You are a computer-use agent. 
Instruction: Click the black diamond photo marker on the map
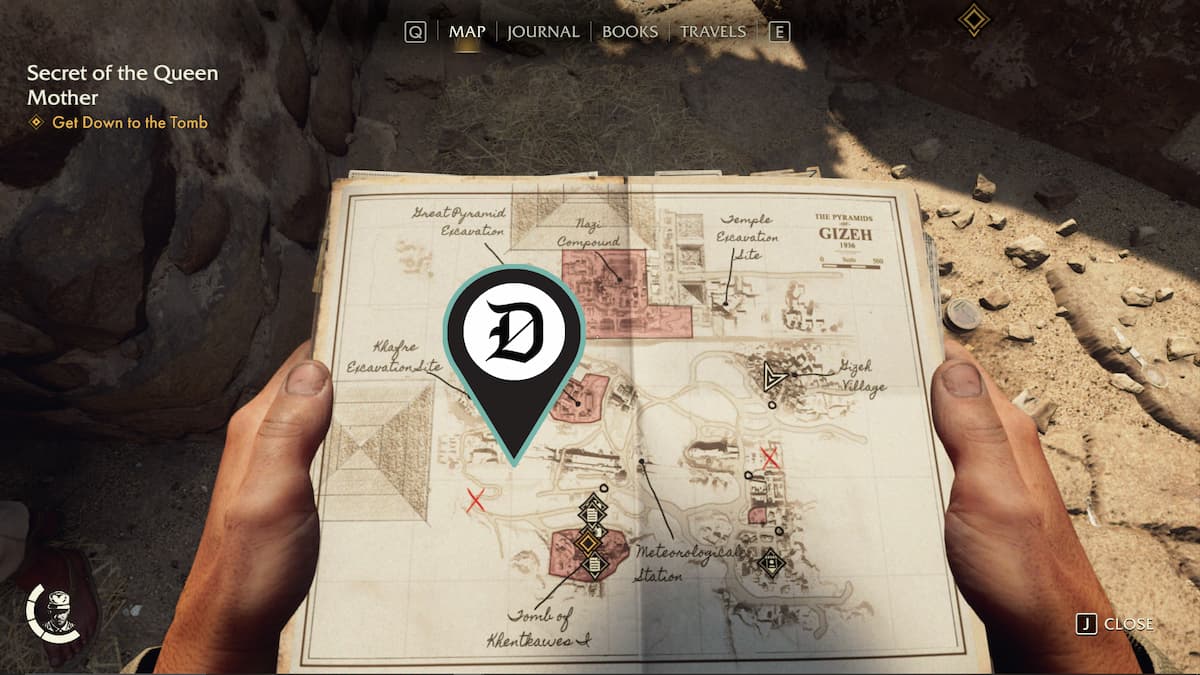click(770, 563)
